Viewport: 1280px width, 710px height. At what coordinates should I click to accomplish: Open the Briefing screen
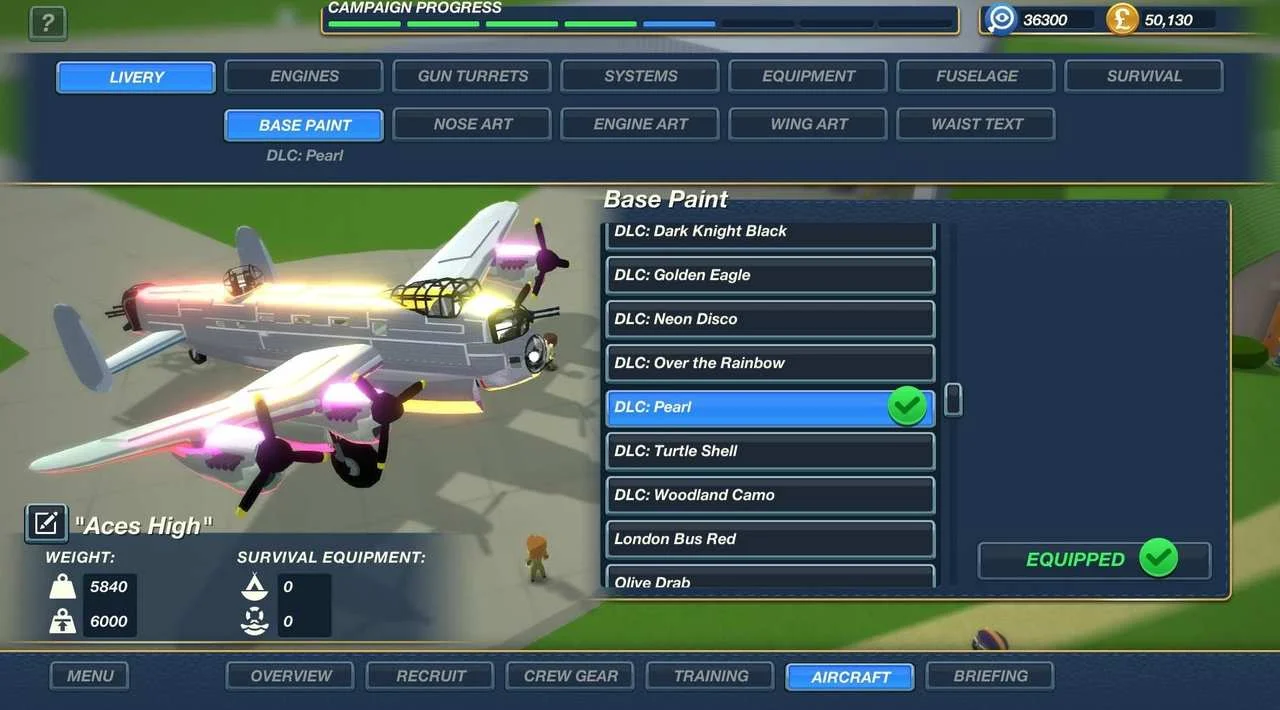(990, 676)
